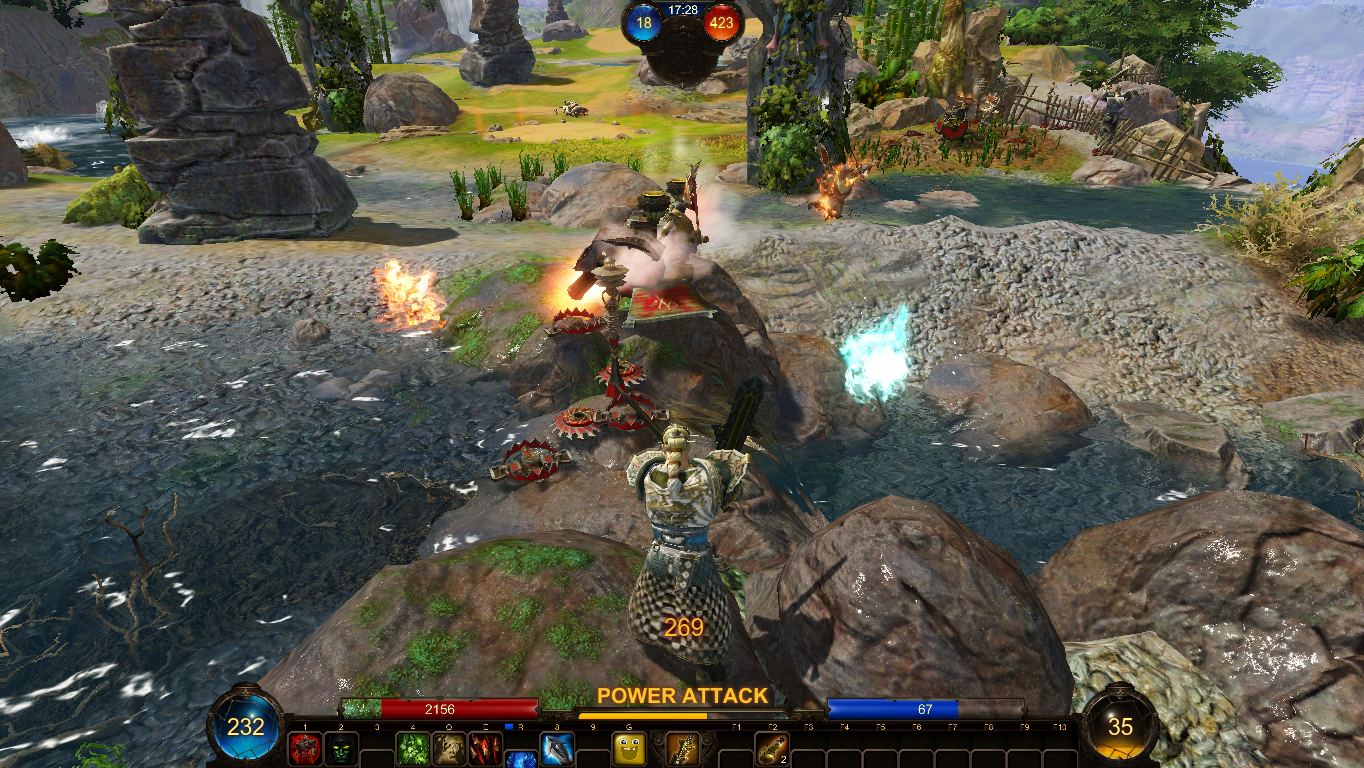This screenshot has width=1364, height=768.
Task: Use the potion flask item in F2 slot
Action: (x=771, y=749)
